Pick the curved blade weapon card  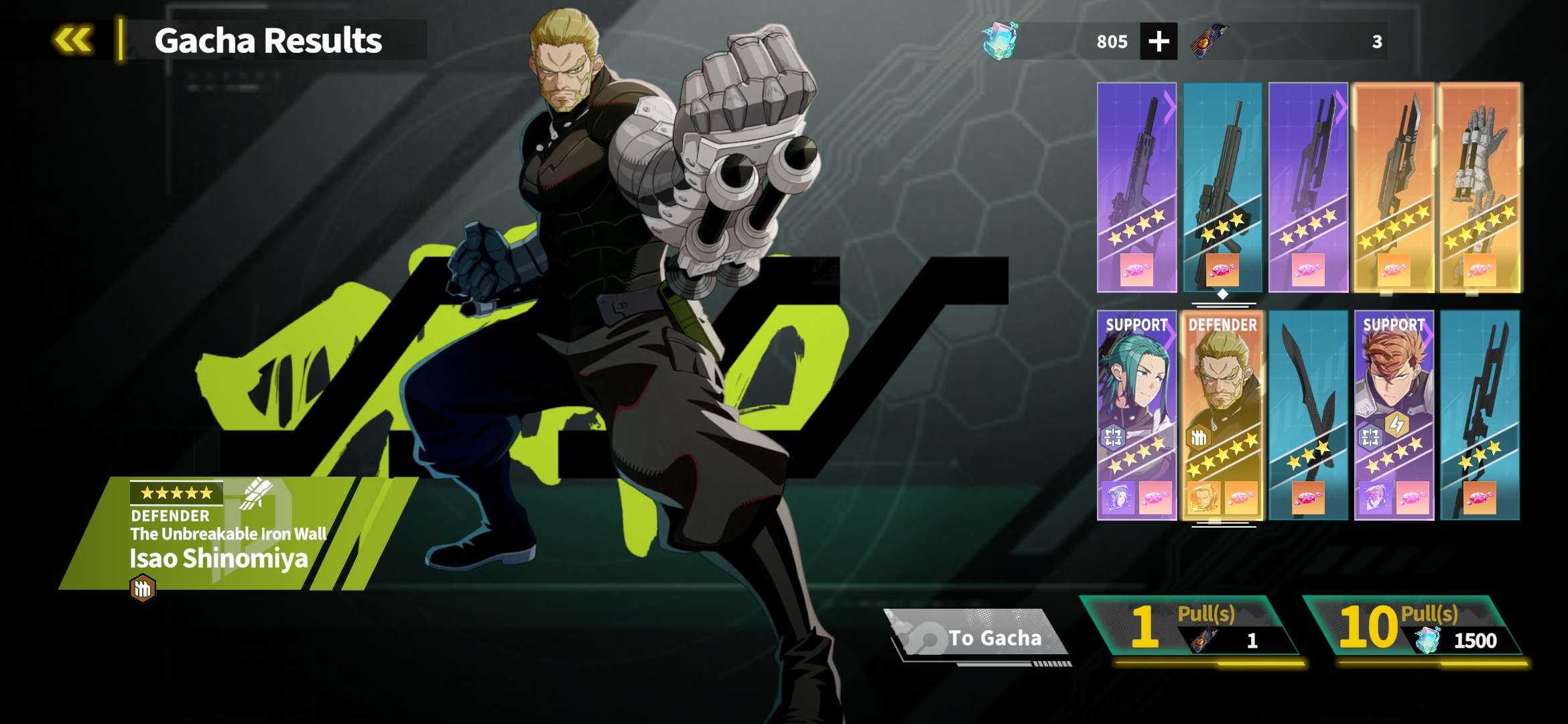click(1308, 415)
